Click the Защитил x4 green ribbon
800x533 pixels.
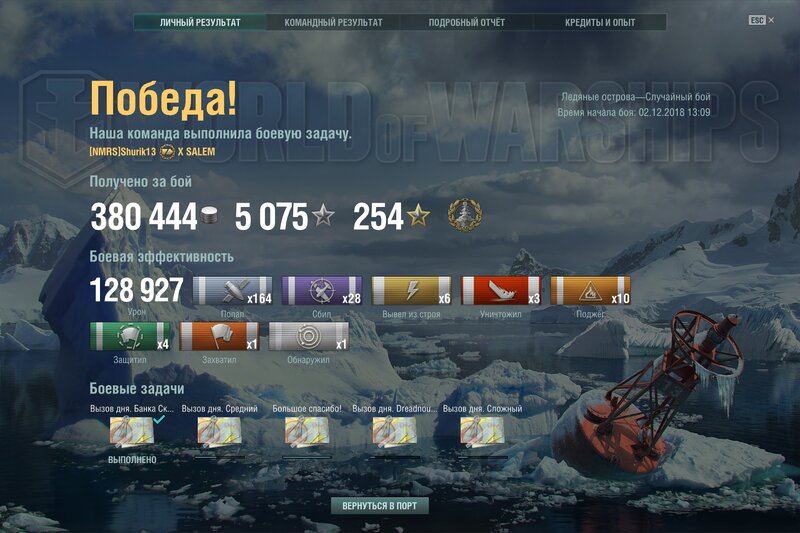(x=130, y=336)
